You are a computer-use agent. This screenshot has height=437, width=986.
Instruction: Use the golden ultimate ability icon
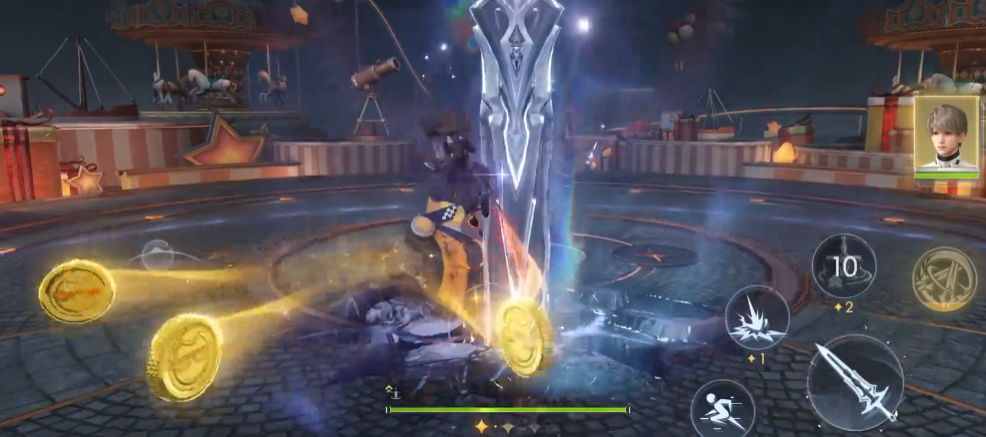click(944, 278)
